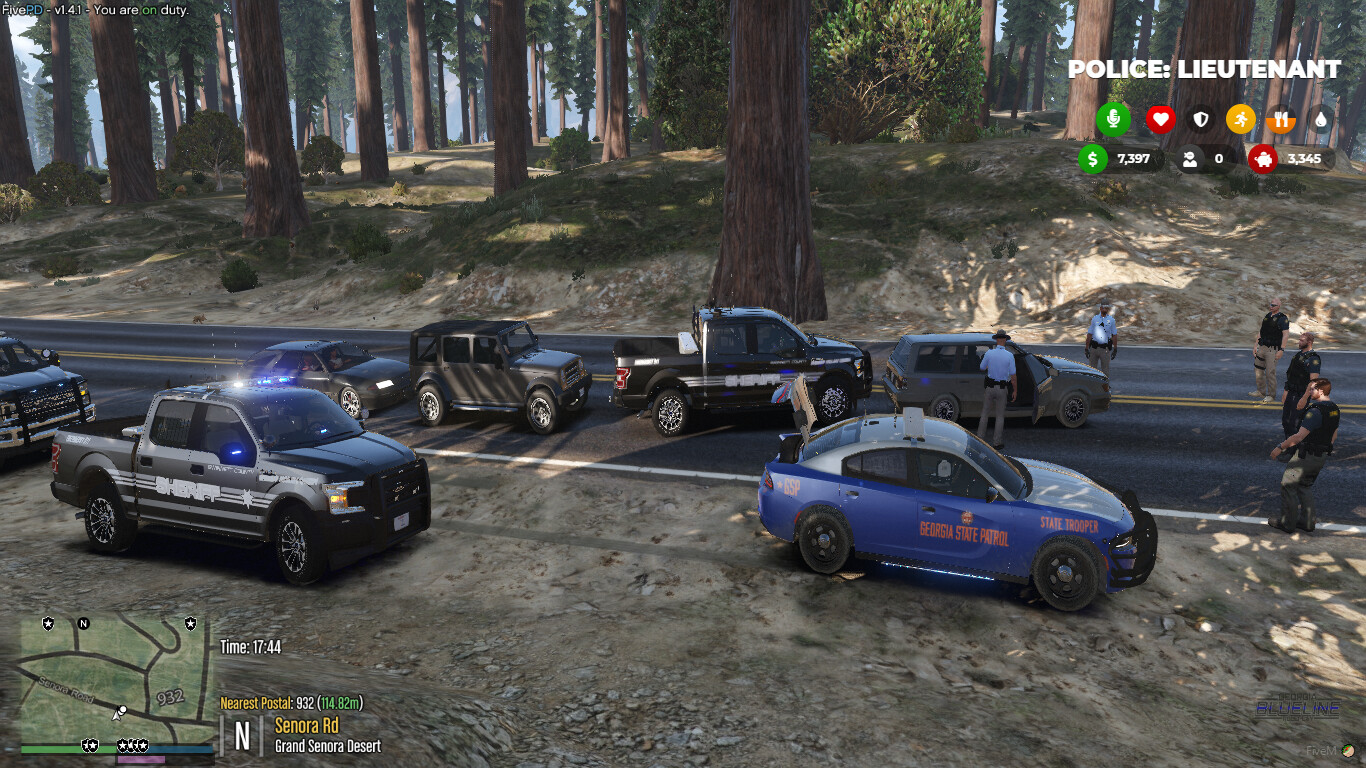Click the armor shield icon
1366x768 pixels.
1199,119
